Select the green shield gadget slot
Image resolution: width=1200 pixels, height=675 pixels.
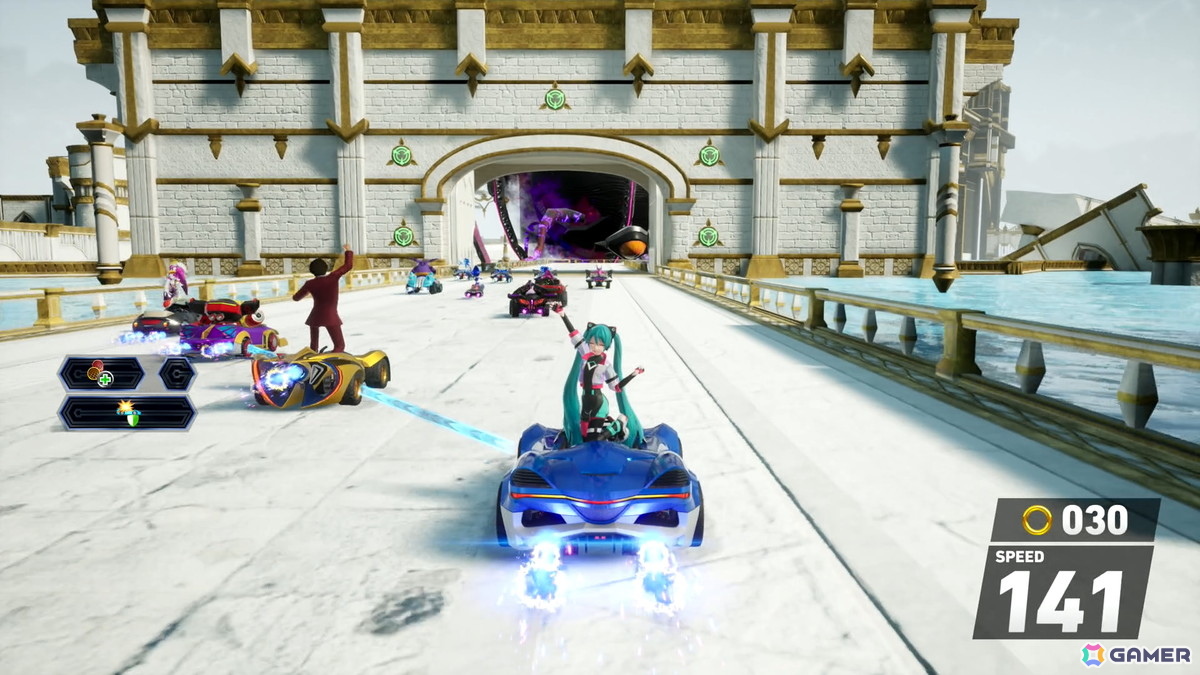[x=127, y=412]
